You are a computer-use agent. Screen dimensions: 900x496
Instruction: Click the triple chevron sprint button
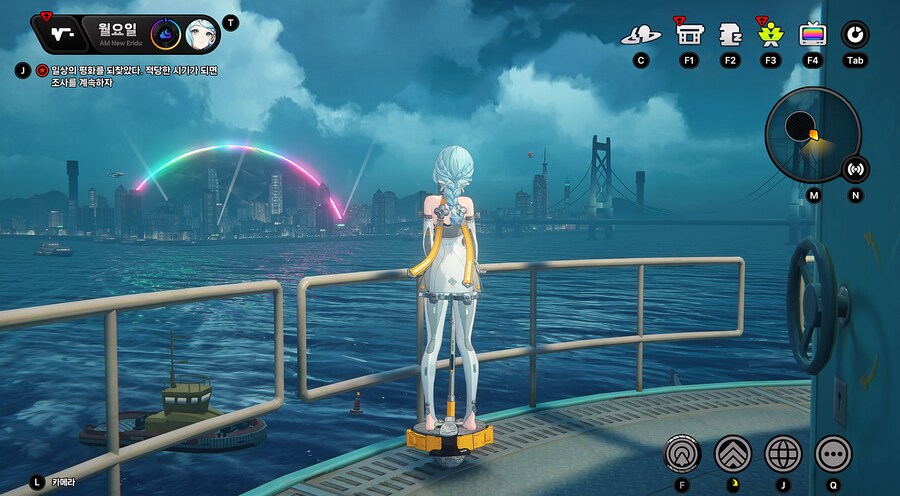coord(732,454)
